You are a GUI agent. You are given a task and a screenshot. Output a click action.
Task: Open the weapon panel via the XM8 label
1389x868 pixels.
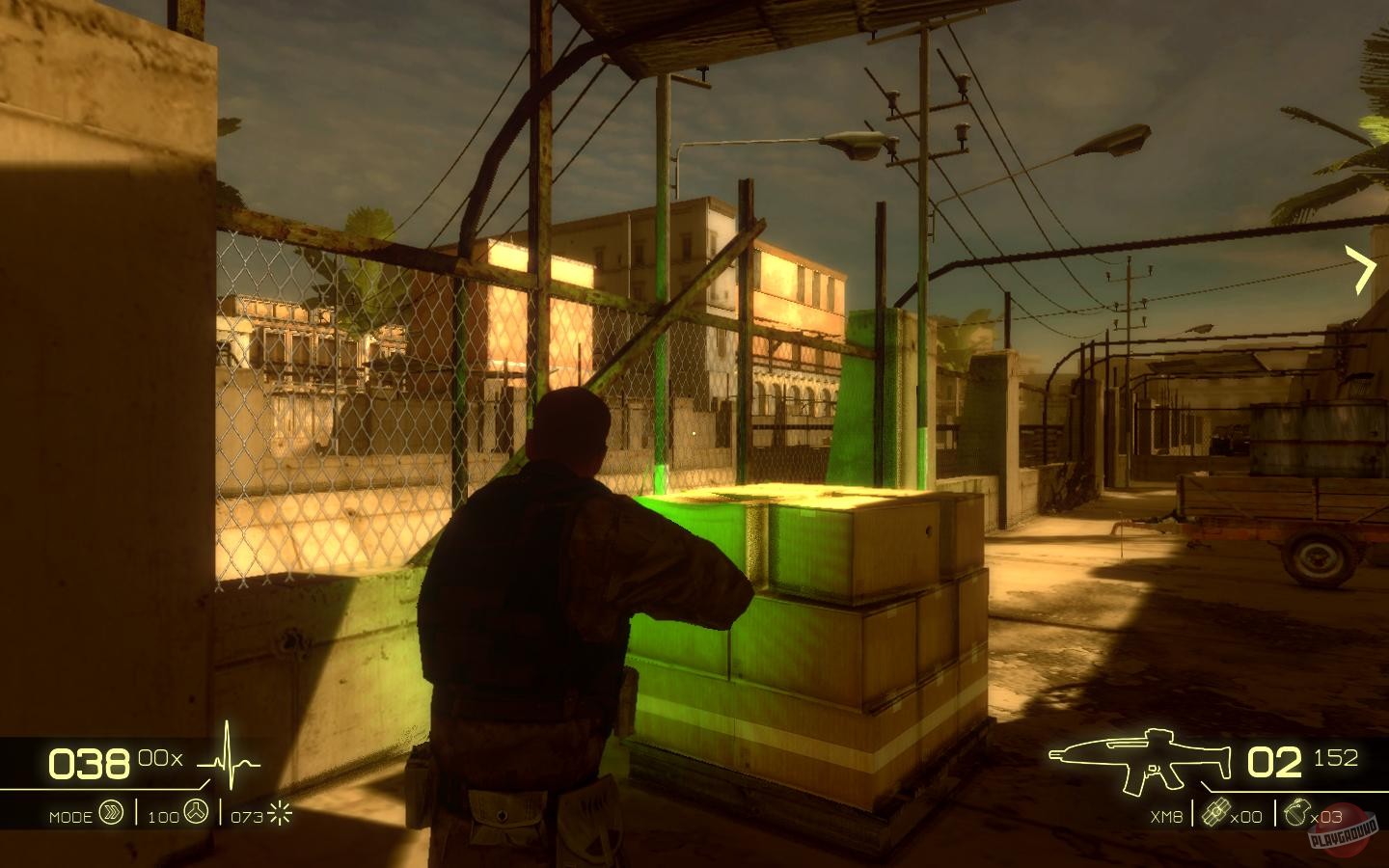click(x=1166, y=814)
